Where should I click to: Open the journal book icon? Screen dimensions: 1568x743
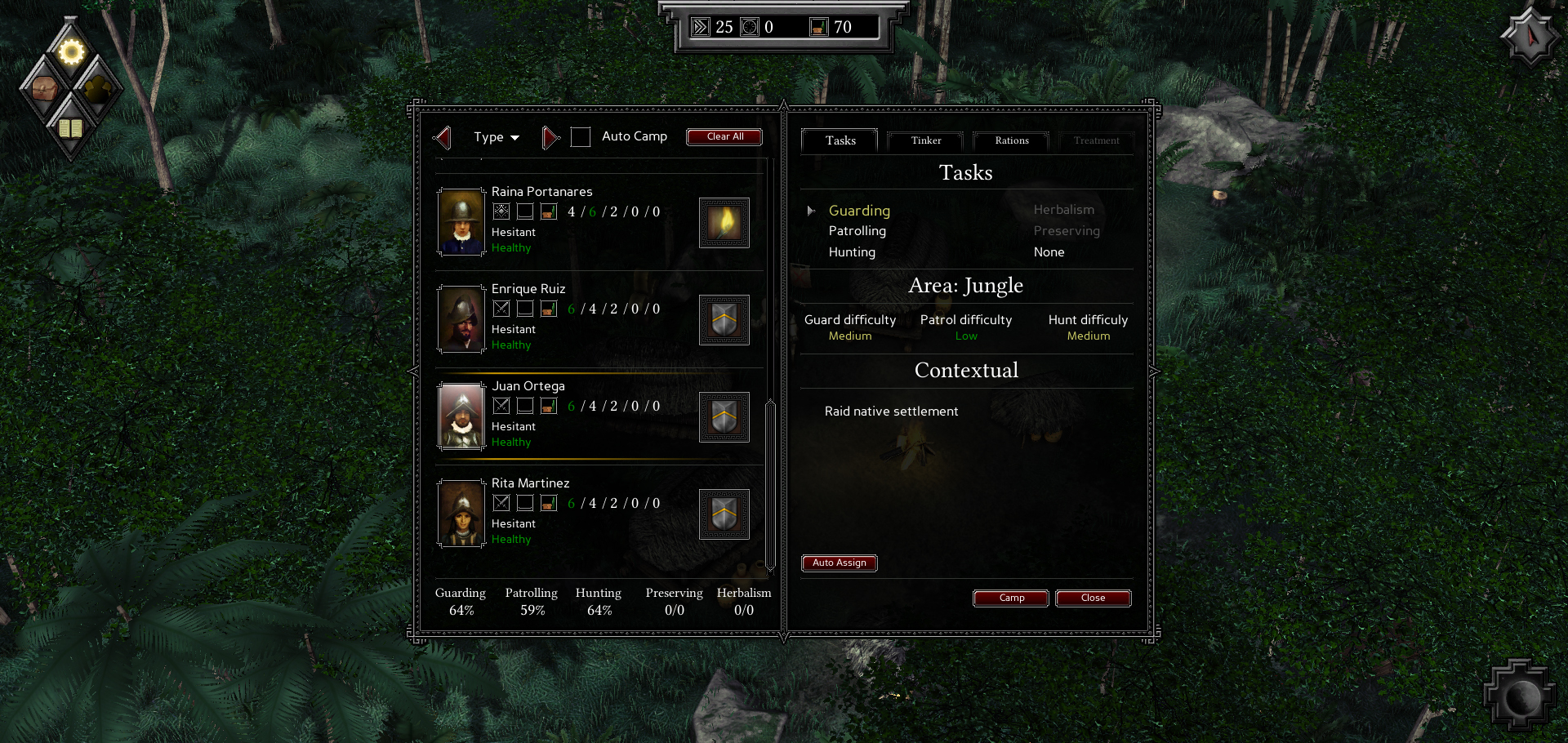coord(70,128)
